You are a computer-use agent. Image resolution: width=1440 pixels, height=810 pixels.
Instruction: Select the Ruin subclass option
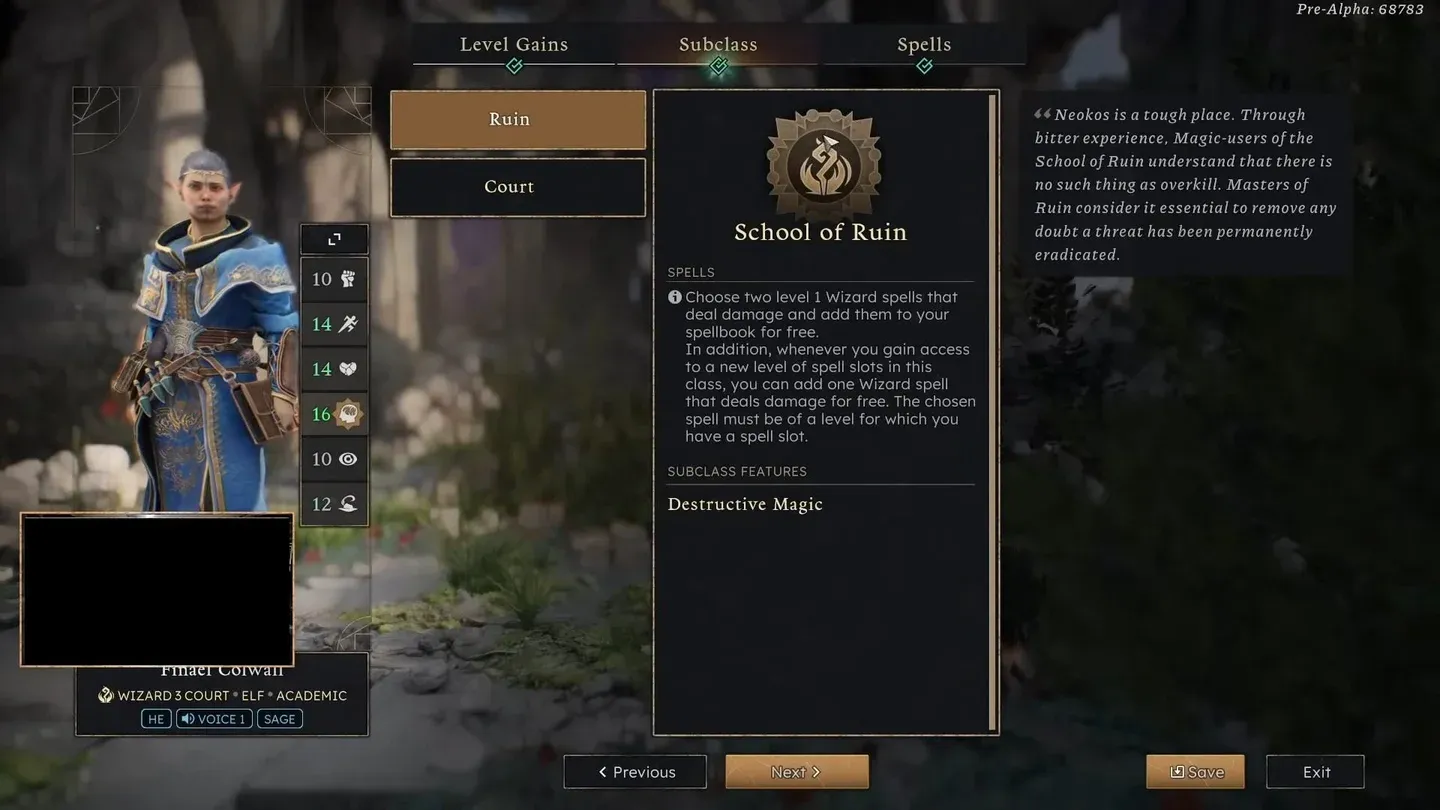click(518, 120)
